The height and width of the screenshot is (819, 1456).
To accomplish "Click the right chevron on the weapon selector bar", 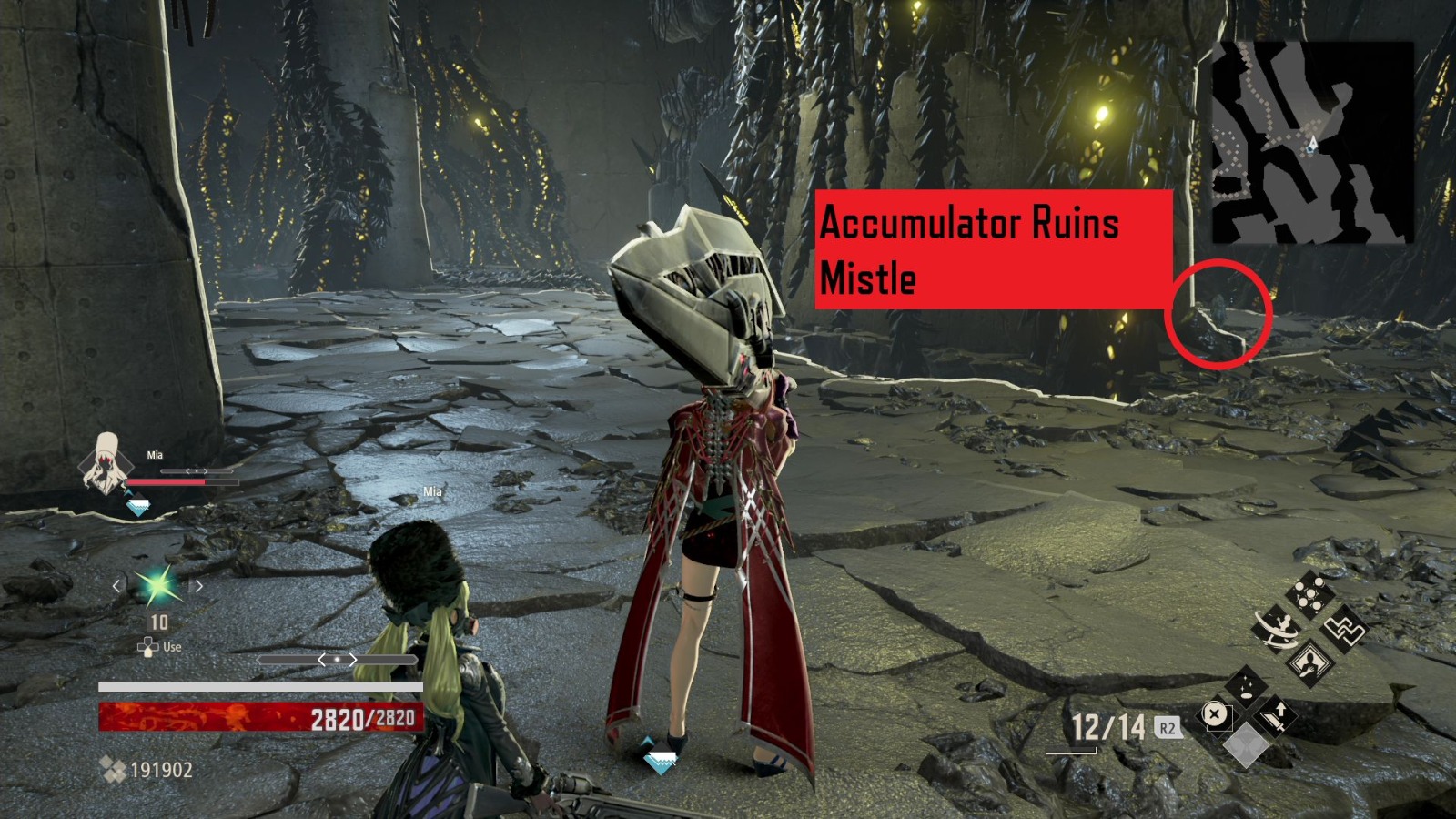I will (x=353, y=660).
